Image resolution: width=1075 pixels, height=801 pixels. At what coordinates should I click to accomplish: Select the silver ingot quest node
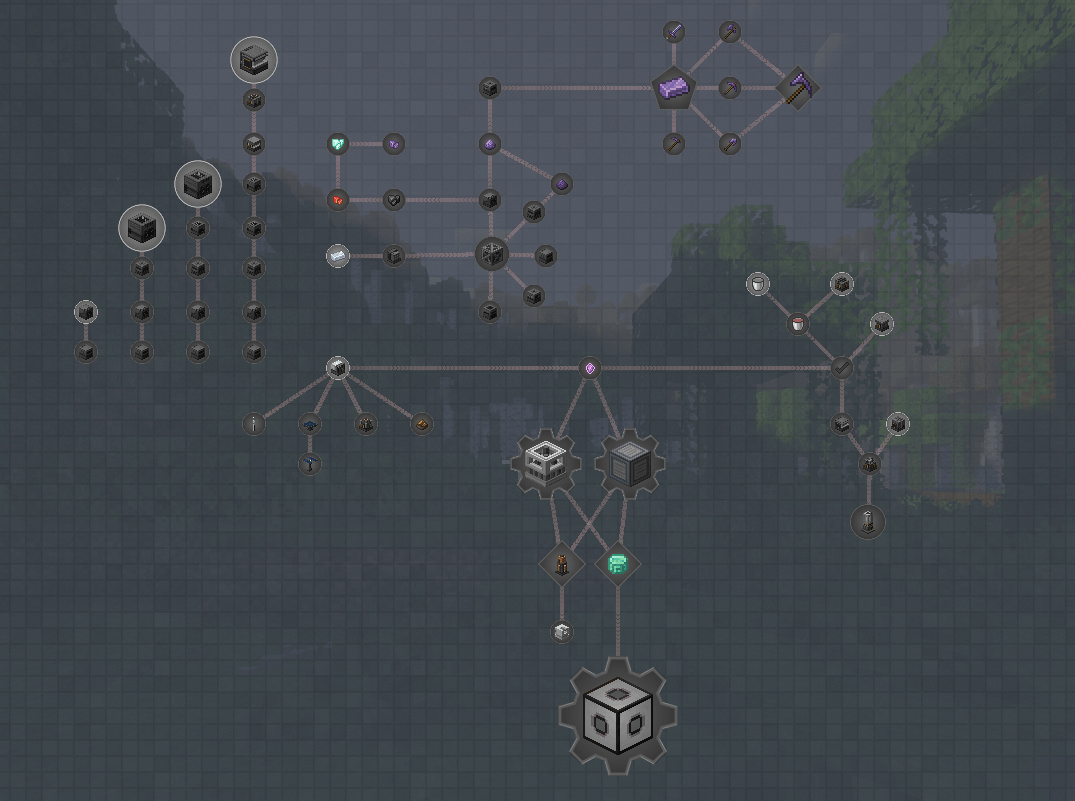(338, 256)
